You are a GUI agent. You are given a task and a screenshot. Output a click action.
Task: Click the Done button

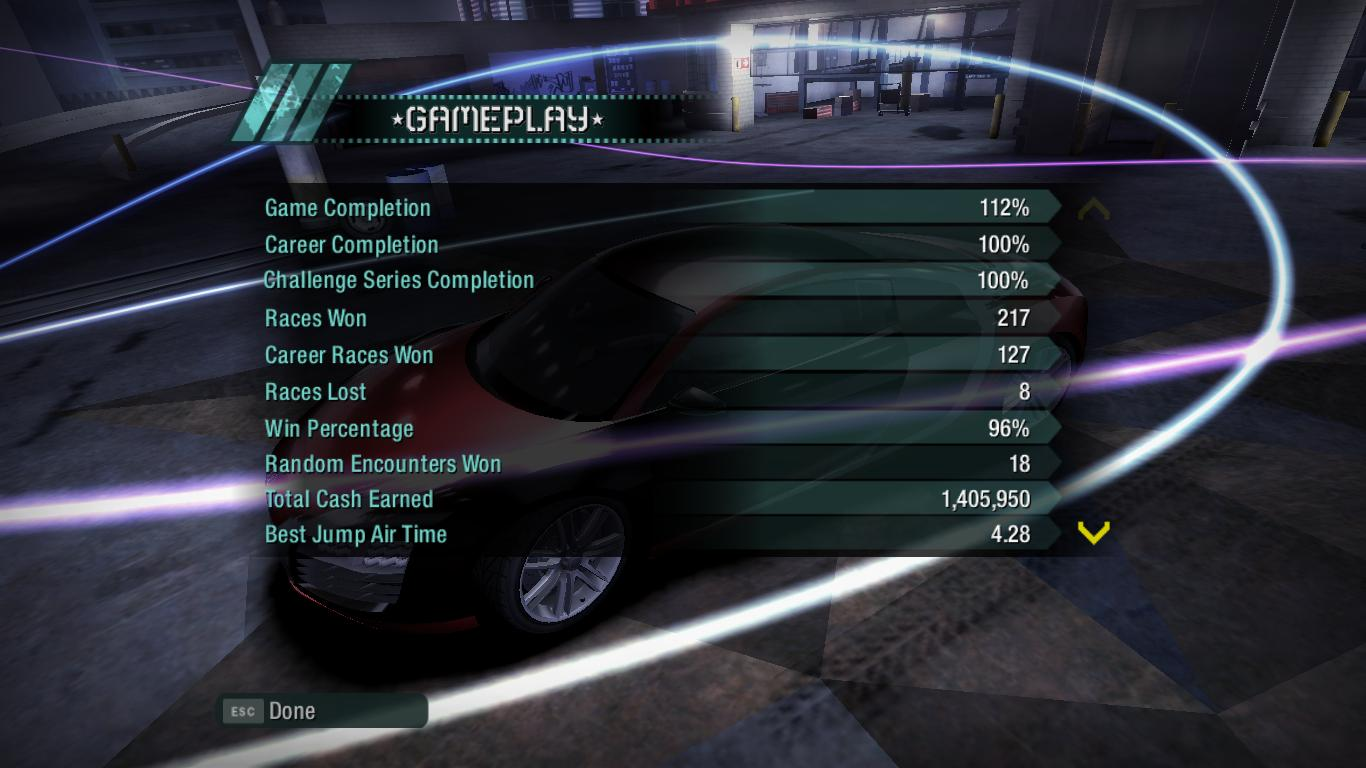coord(322,711)
